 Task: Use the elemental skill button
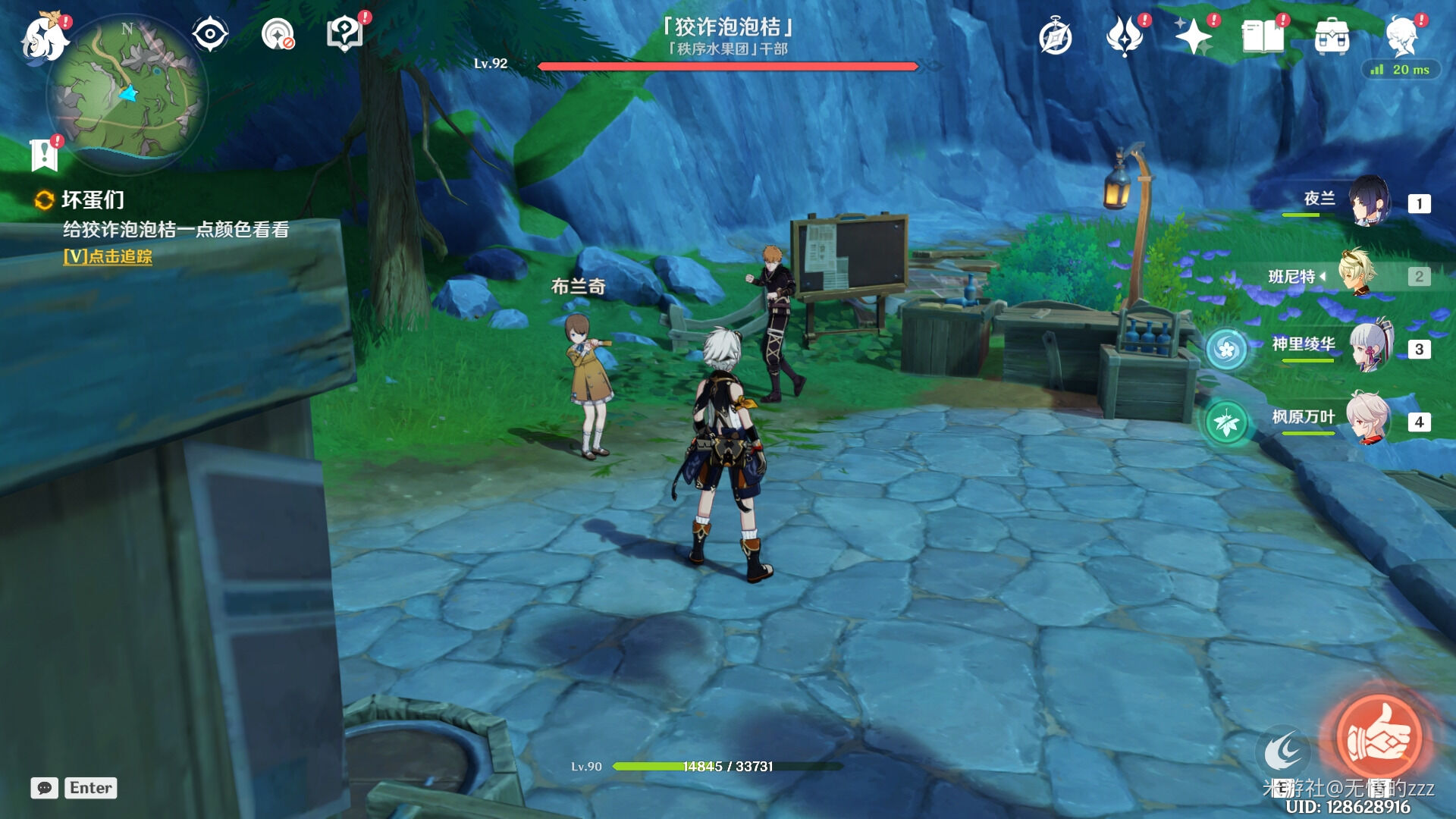(x=1283, y=752)
